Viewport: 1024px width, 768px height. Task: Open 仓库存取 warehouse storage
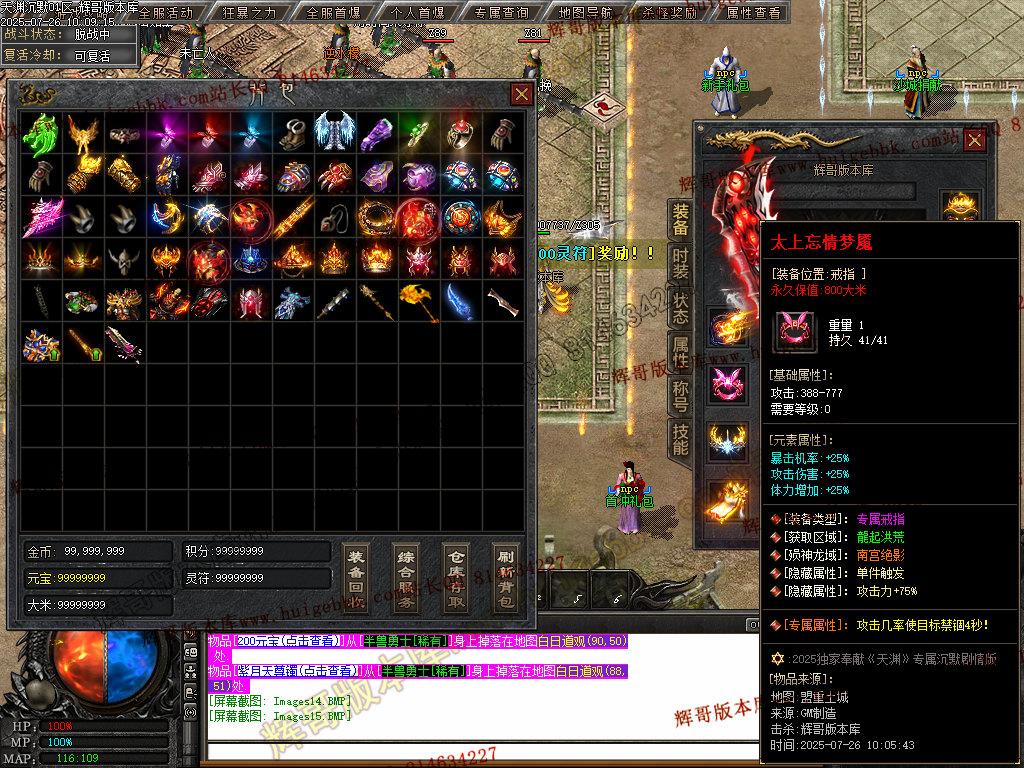pos(456,578)
